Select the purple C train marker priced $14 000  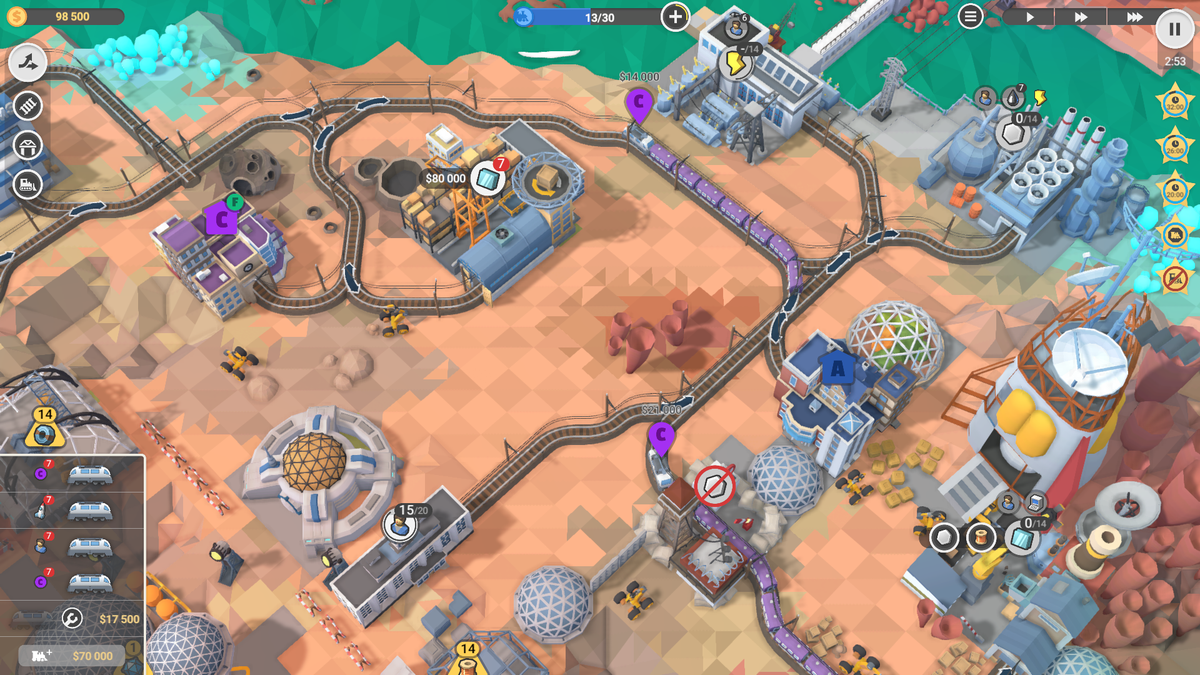tap(638, 102)
